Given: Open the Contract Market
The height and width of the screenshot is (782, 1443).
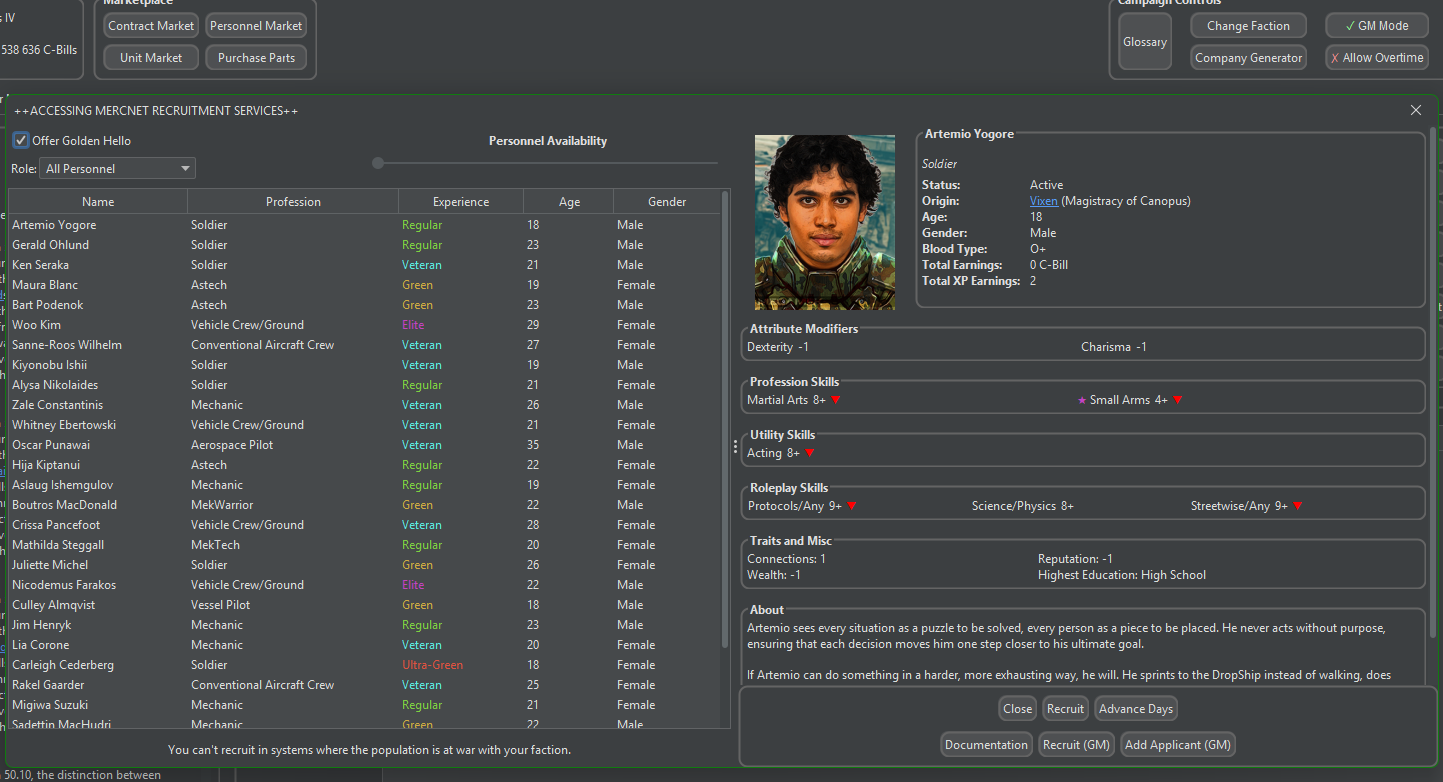Looking at the screenshot, I should [150, 25].
